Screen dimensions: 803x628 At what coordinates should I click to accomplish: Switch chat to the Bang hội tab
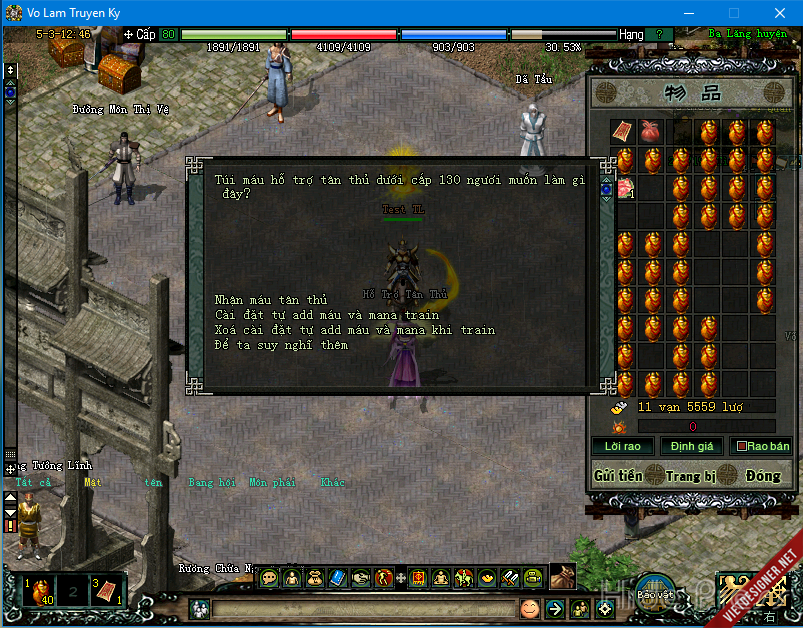click(211, 482)
